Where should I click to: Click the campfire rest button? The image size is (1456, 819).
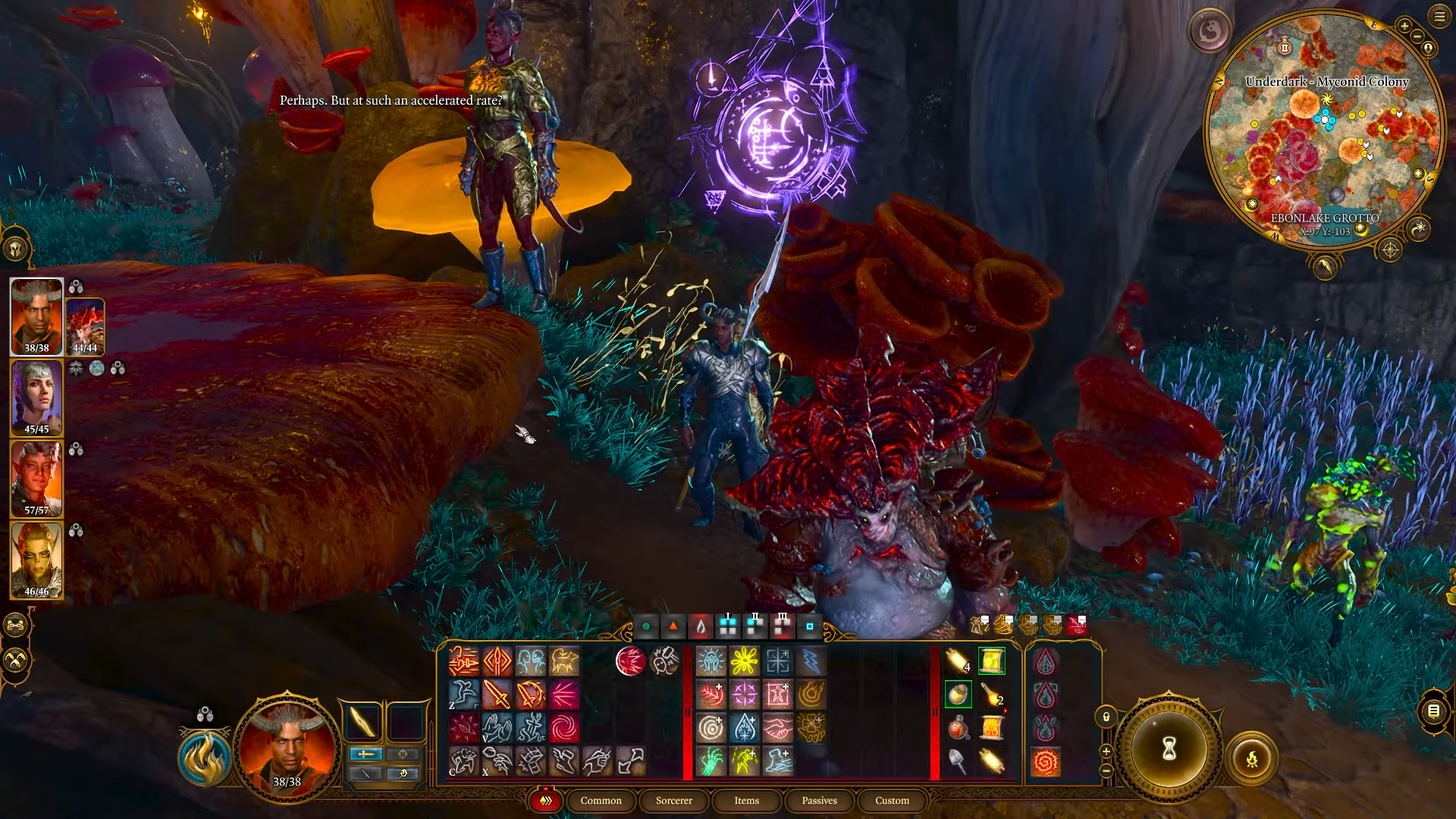tap(1252, 758)
